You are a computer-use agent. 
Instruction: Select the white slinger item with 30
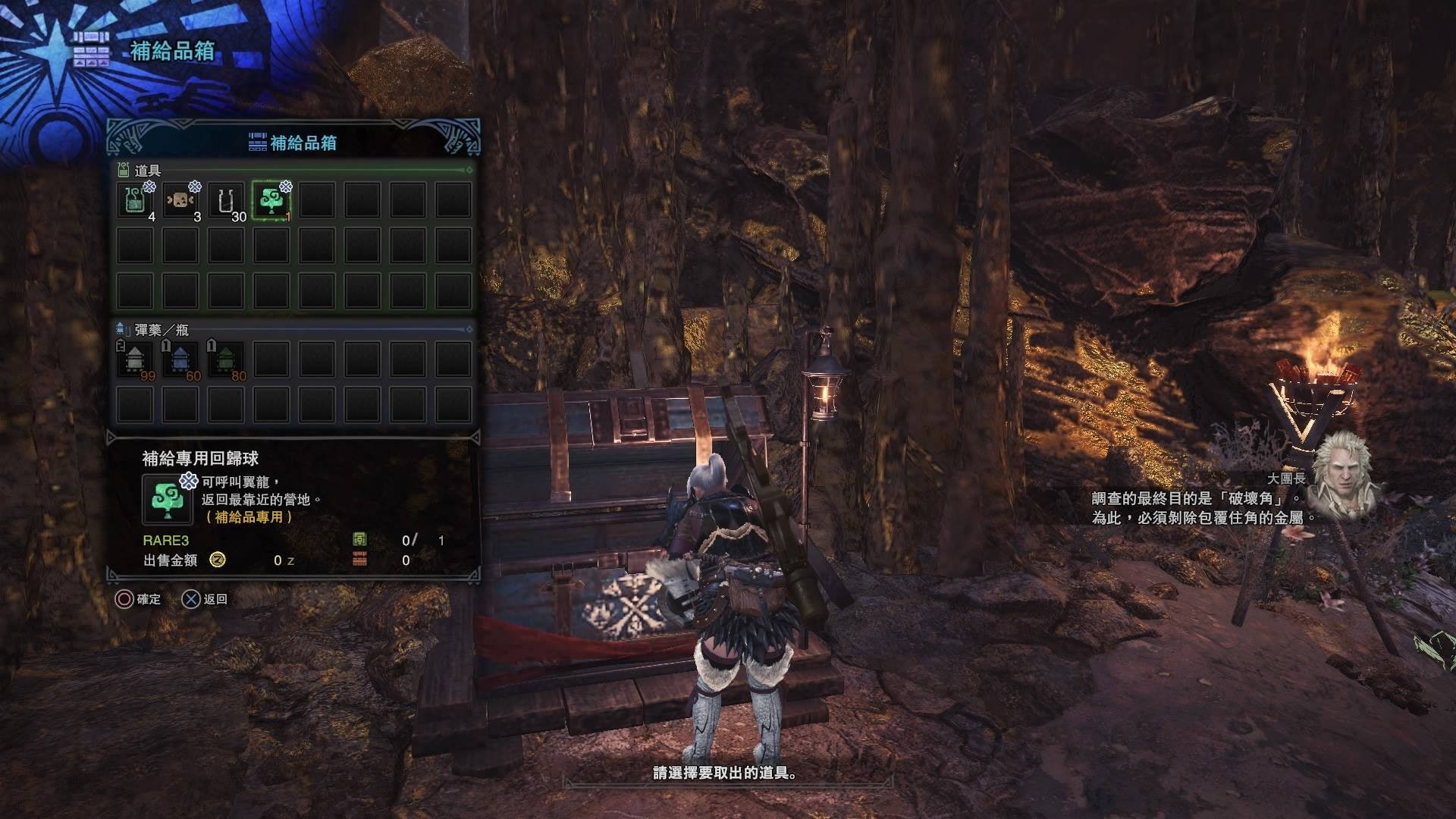(x=226, y=201)
